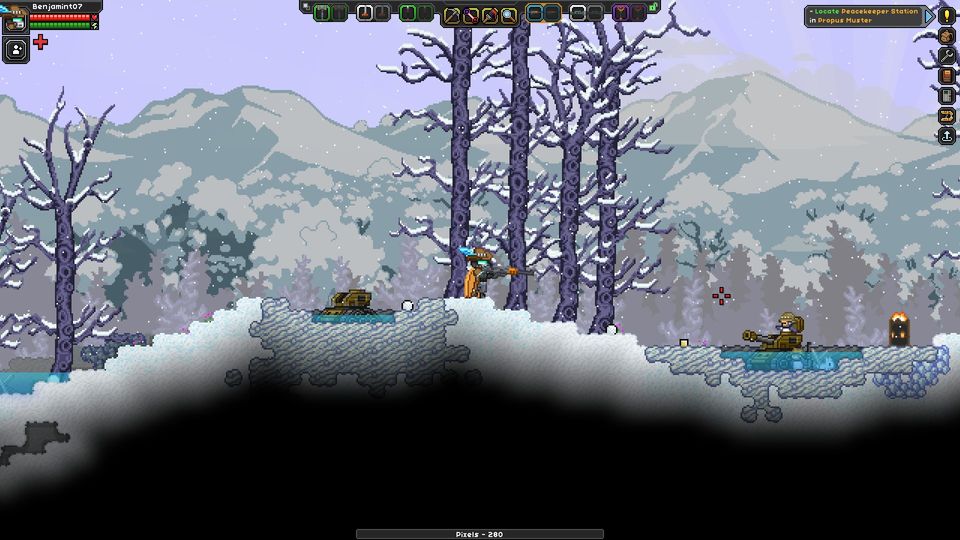The image size is (960, 540).
Task: Select the wire tool in the hotbar
Action: pos(471,14)
